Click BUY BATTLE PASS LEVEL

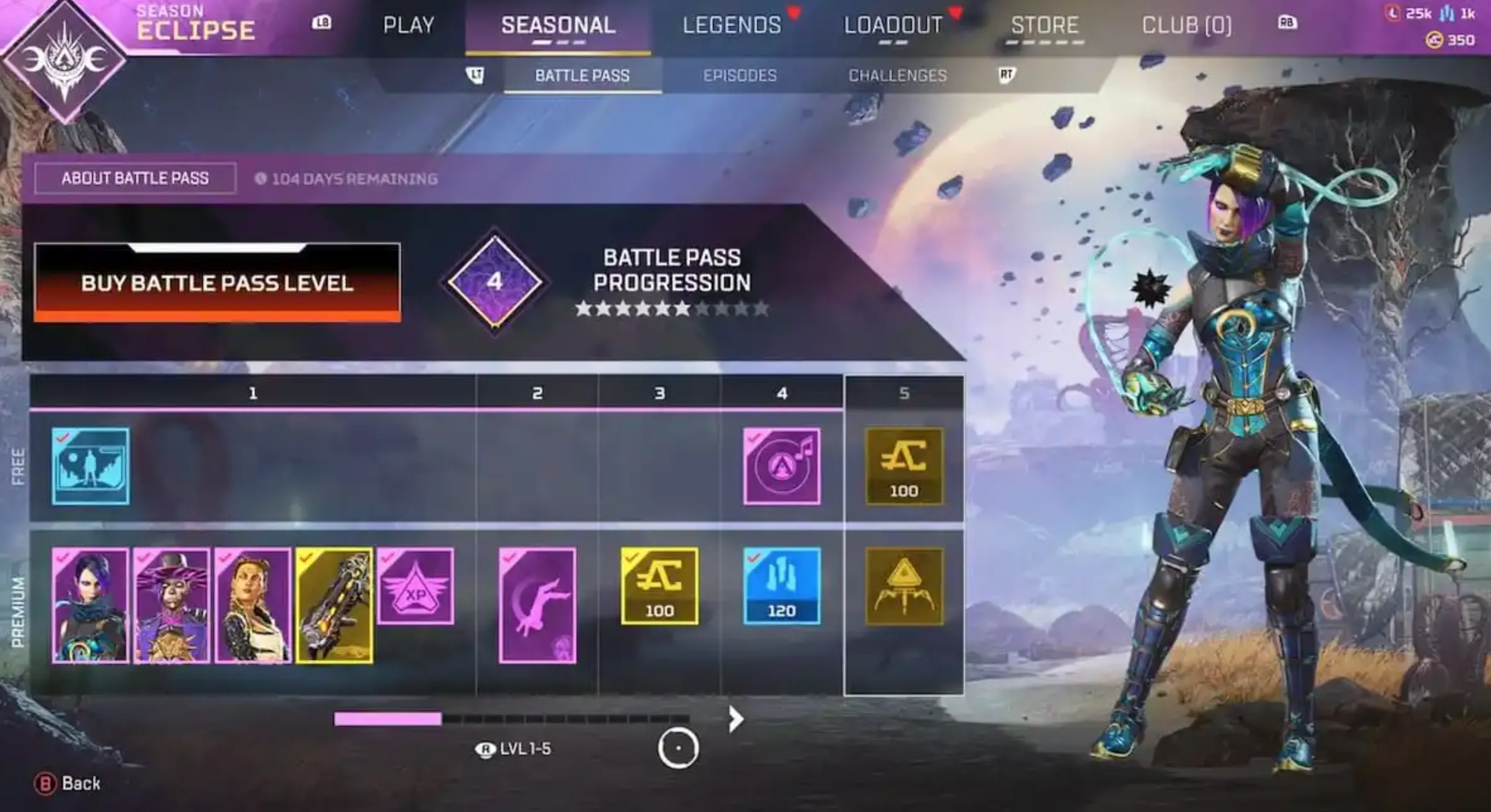[216, 284]
